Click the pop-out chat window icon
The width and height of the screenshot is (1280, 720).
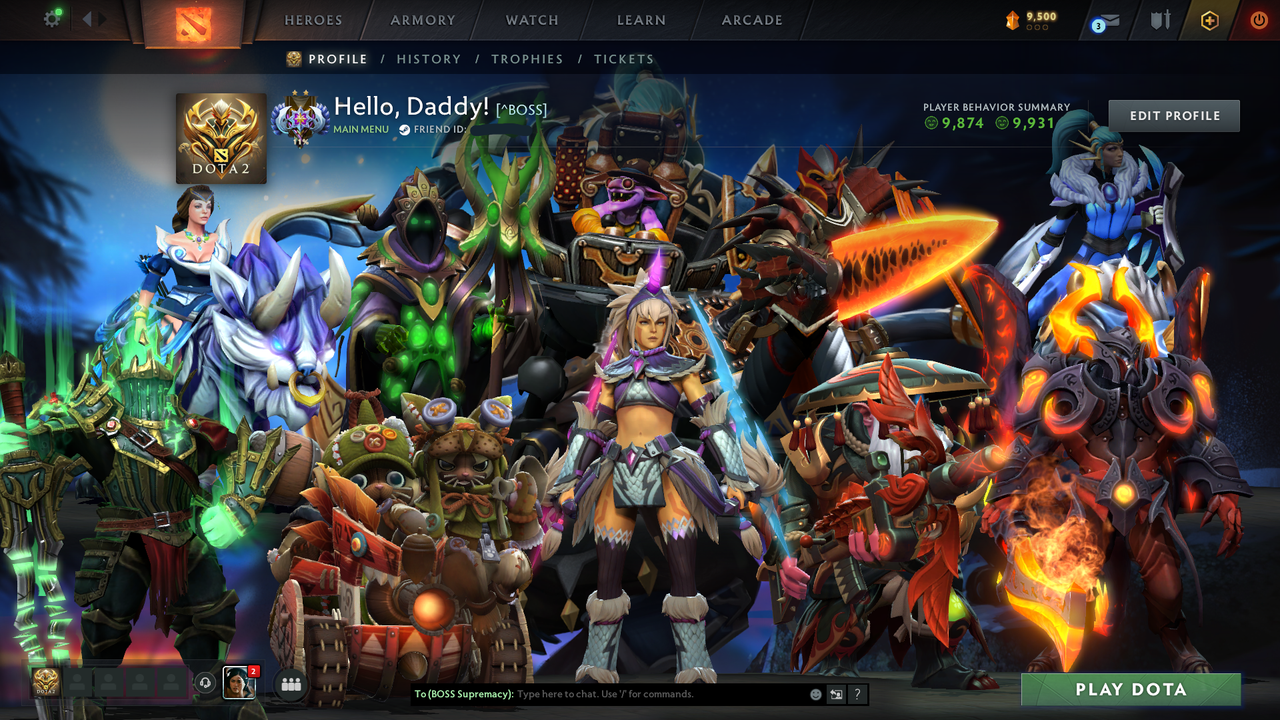click(835, 692)
